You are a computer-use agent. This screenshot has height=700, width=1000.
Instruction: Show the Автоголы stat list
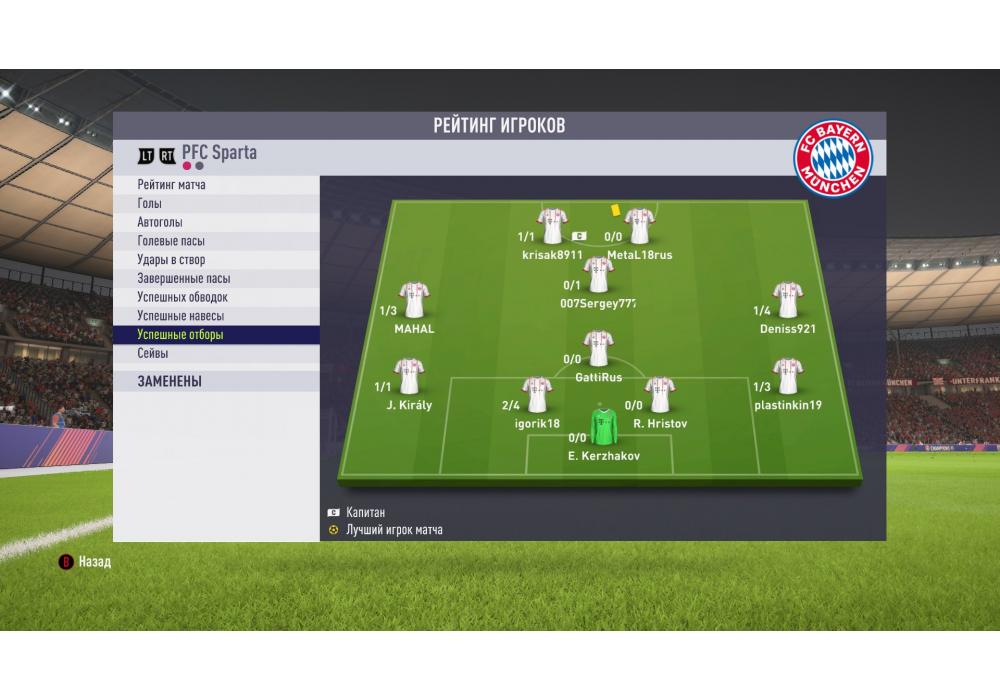pos(160,223)
